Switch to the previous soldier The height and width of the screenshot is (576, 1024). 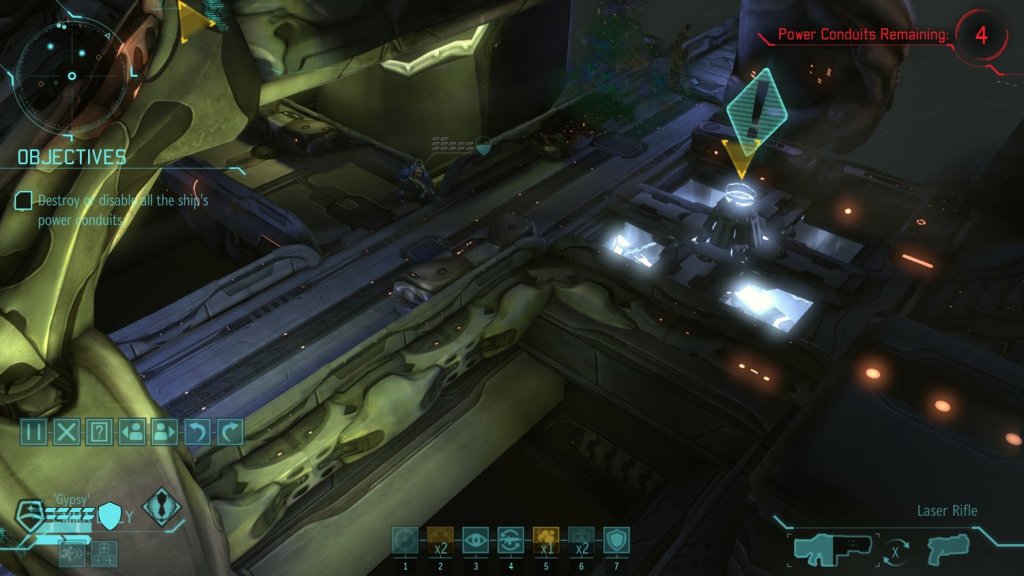tap(131, 432)
